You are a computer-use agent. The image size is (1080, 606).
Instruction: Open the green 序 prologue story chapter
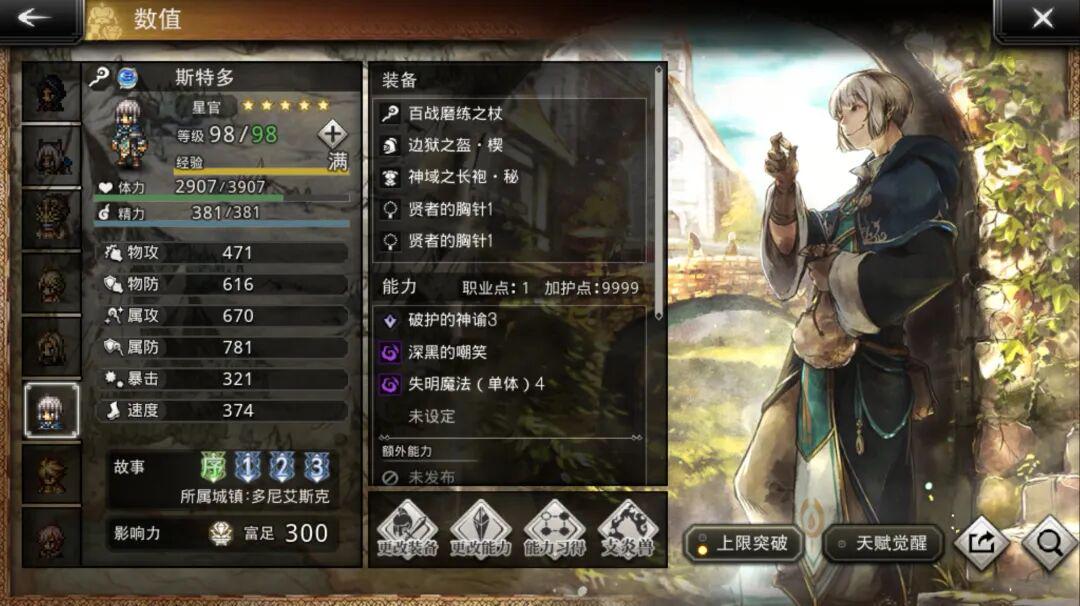(214, 467)
